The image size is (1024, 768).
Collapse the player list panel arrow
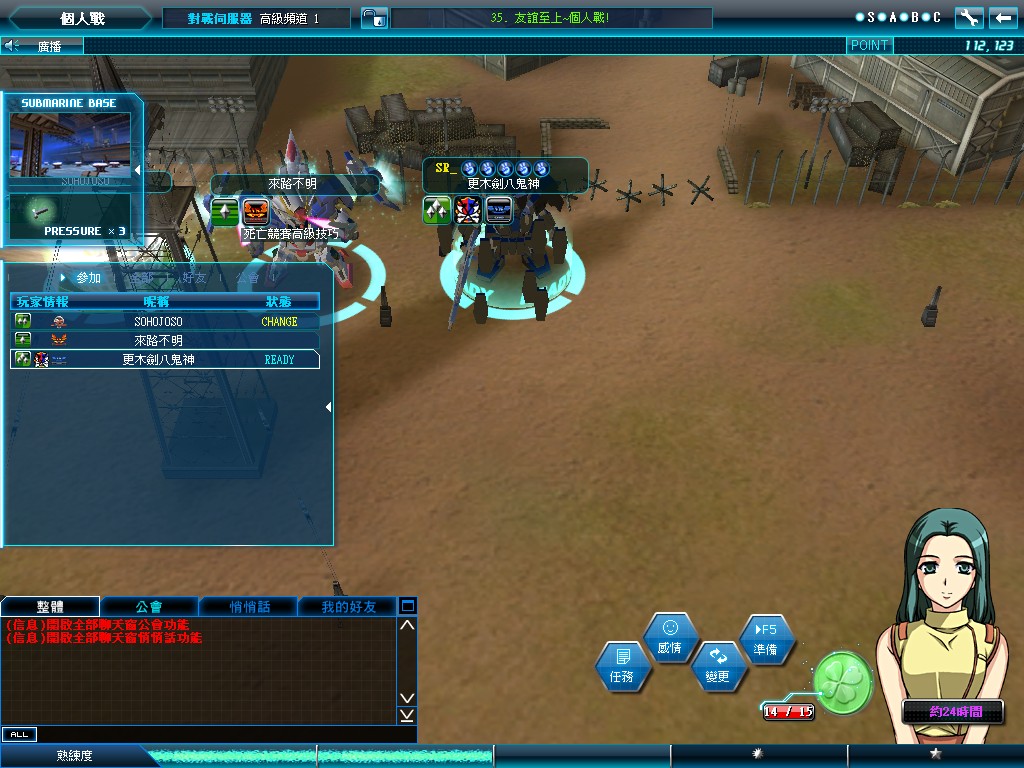point(329,407)
